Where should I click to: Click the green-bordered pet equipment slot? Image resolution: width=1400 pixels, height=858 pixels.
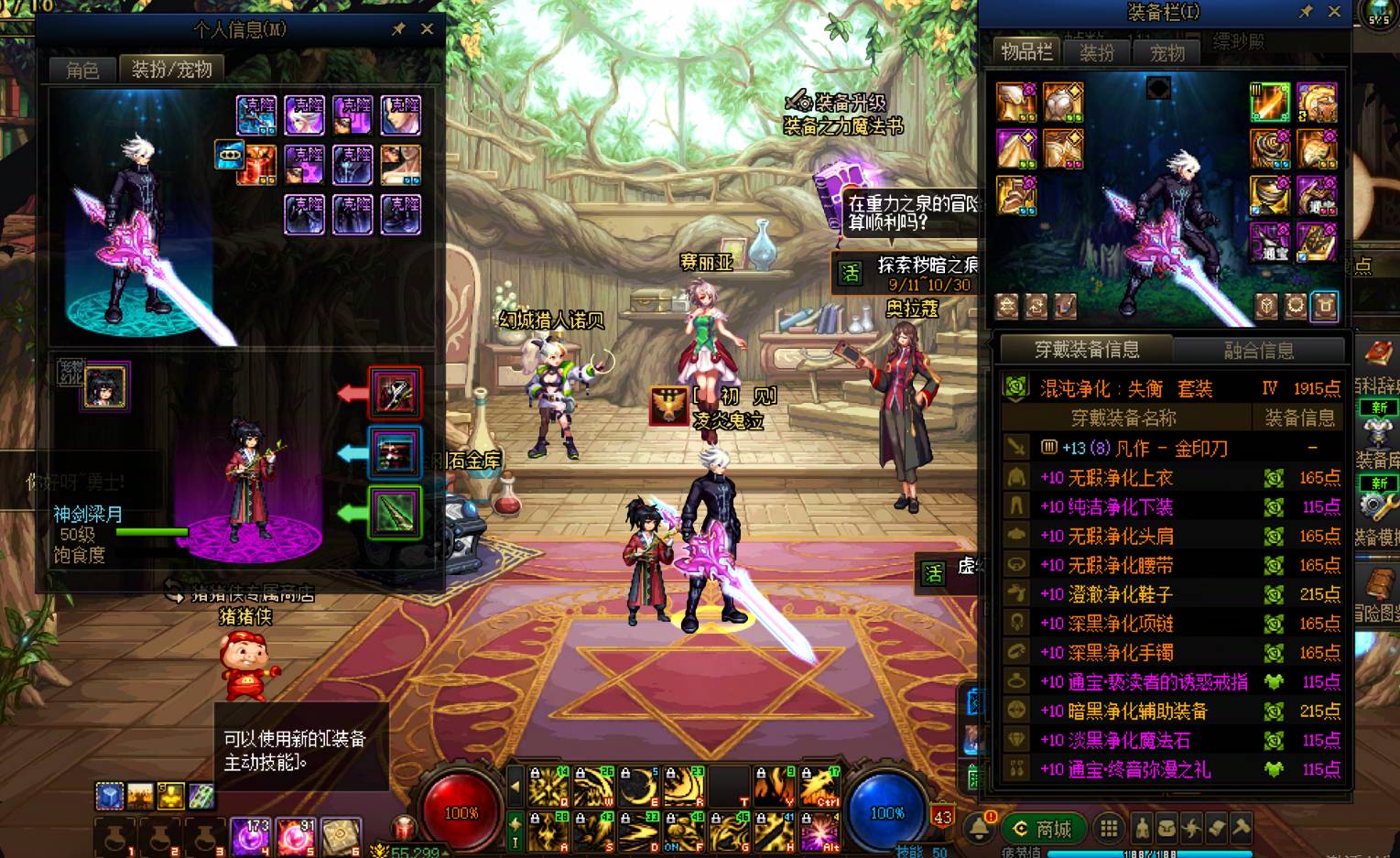(395, 512)
